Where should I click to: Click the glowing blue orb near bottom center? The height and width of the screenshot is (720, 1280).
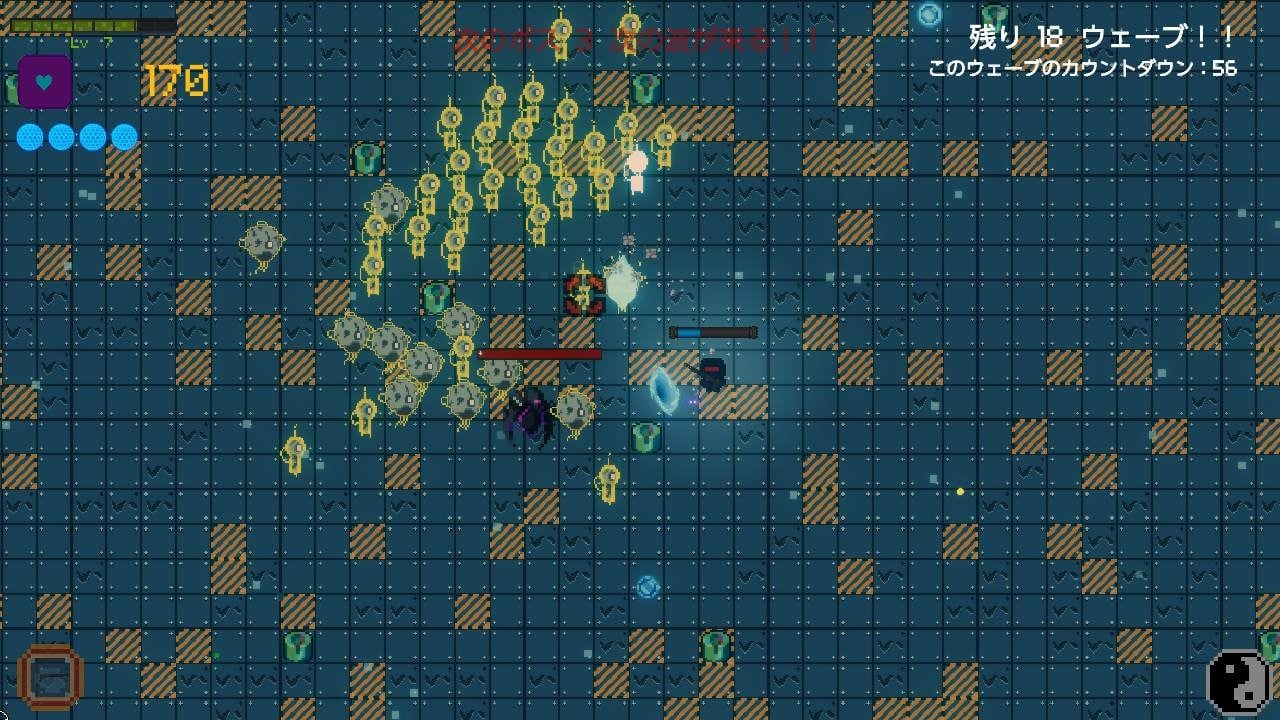point(645,588)
